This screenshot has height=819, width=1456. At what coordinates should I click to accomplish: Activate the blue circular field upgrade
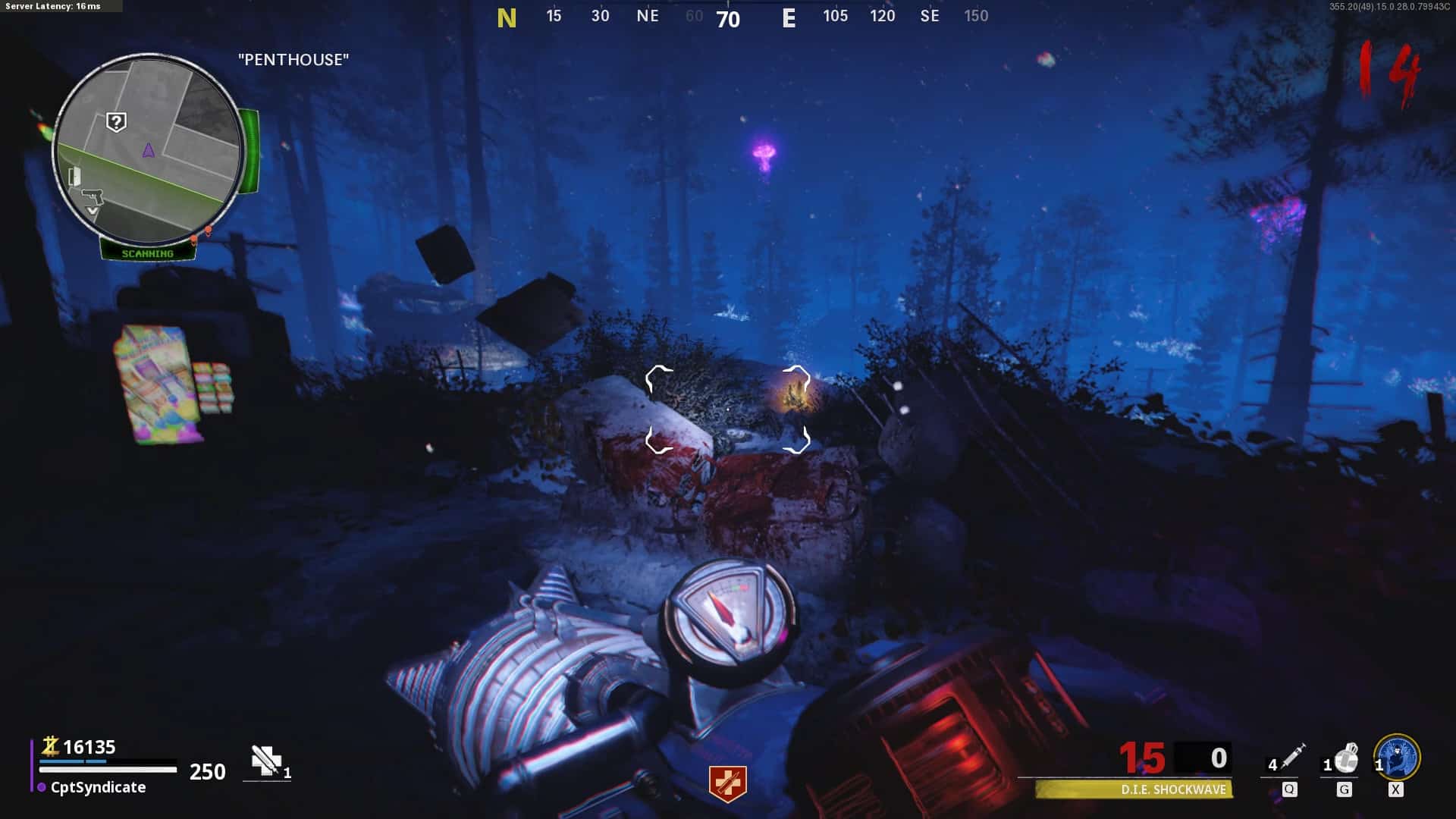[x=1397, y=756]
